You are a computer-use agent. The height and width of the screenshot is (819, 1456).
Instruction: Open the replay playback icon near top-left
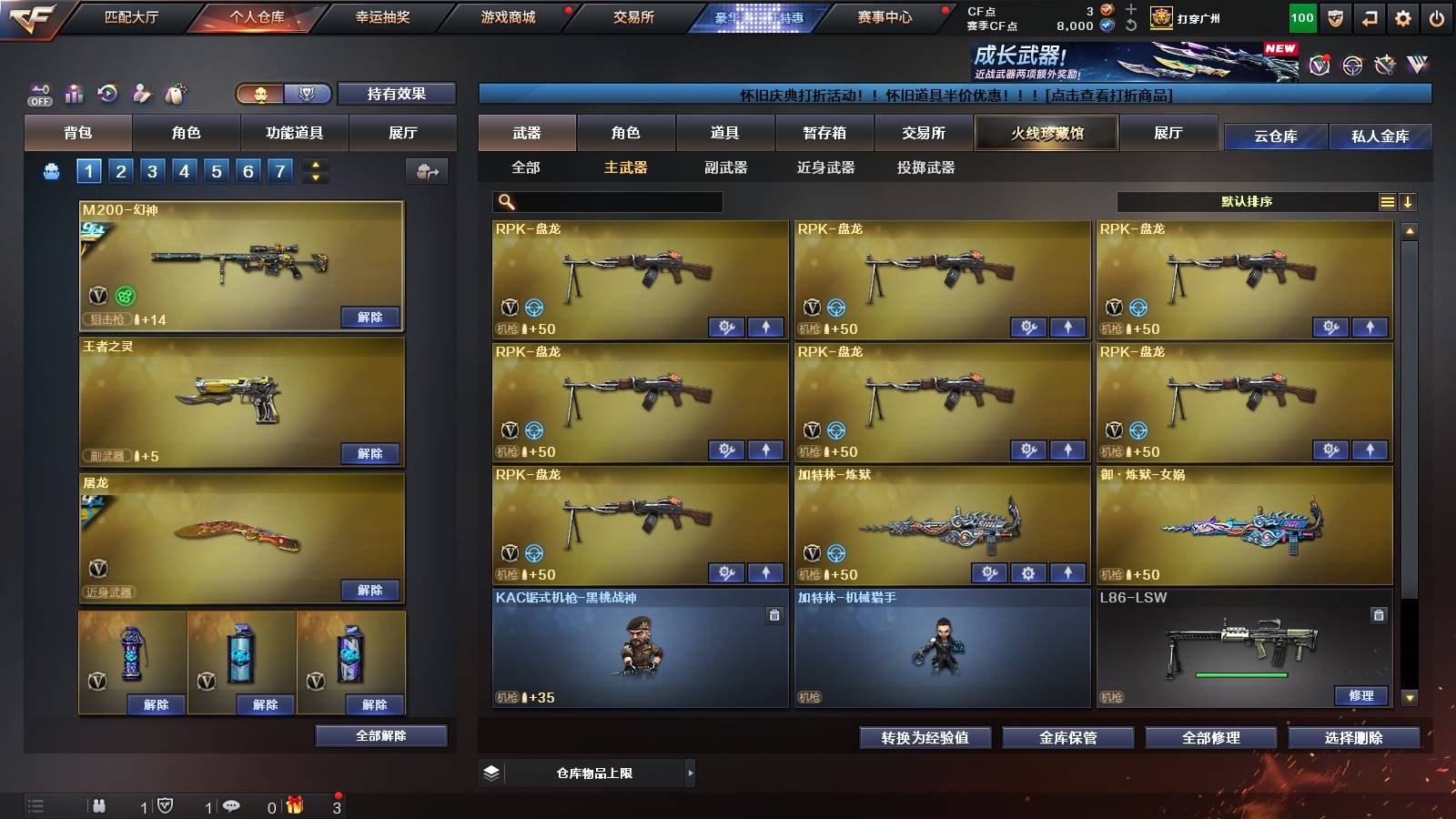(x=106, y=92)
